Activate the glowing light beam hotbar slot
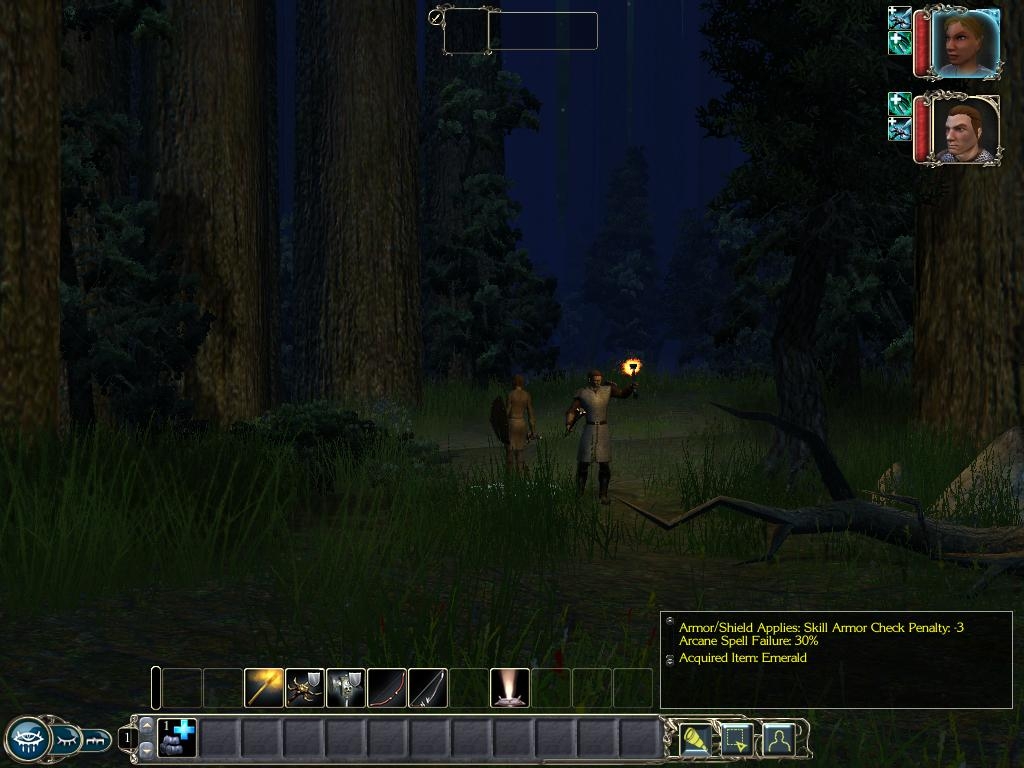This screenshot has width=1024, height=768. click(510, 688)
